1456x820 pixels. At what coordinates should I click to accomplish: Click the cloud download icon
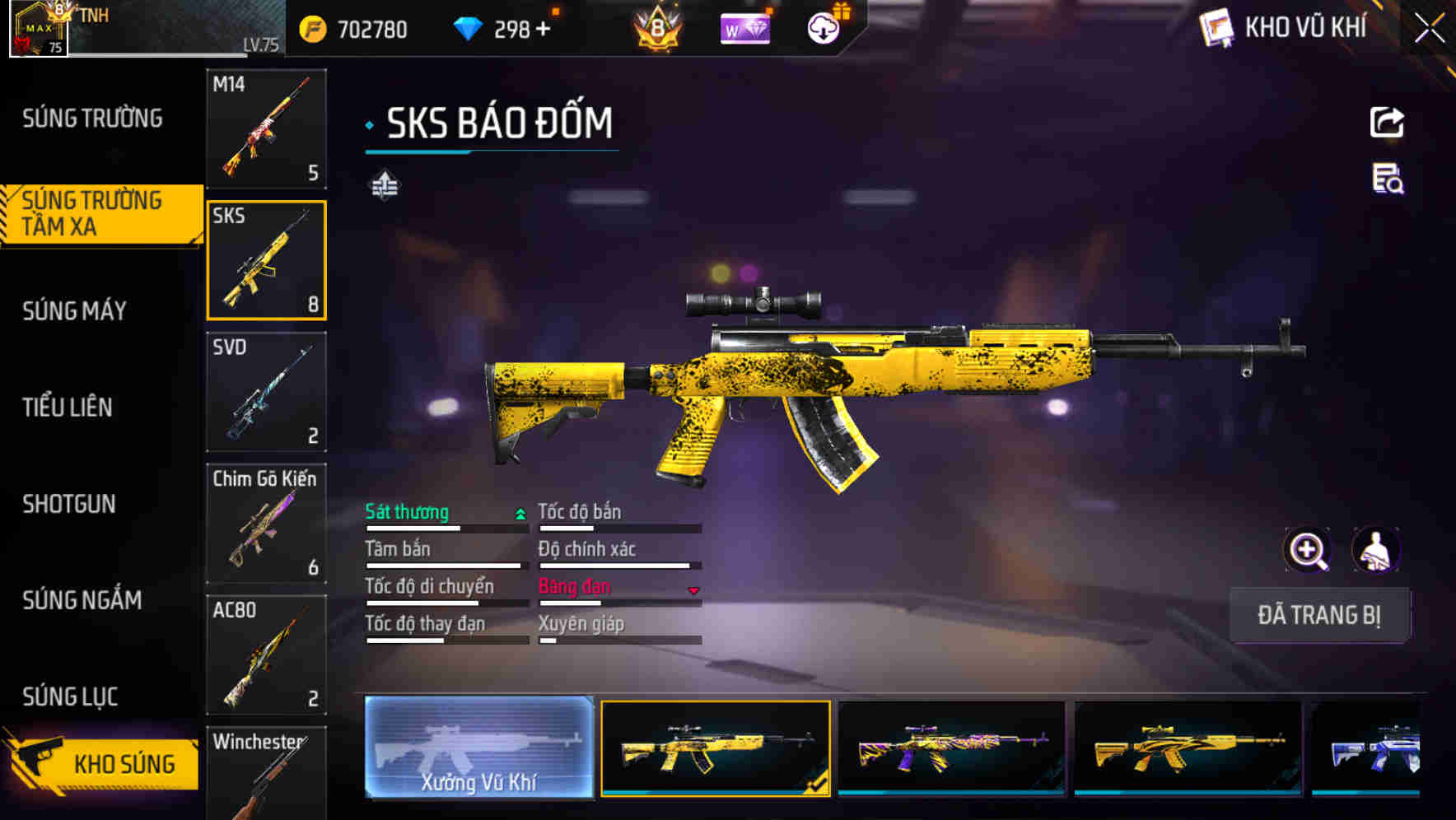point(823,27)
